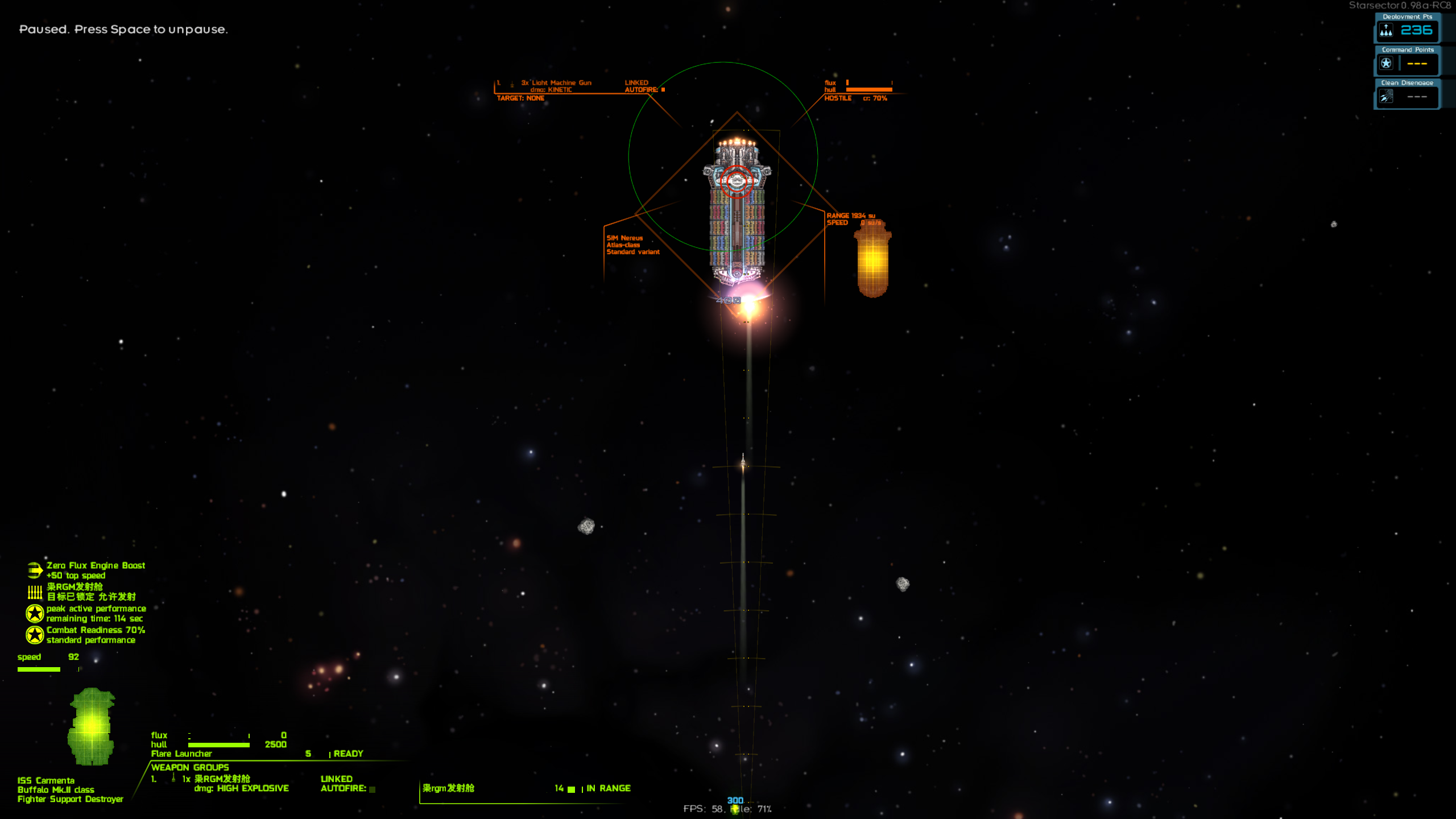1456x819 pixels.
Task: Click the Clean Disengage icon
Action: click(1386, 97)
